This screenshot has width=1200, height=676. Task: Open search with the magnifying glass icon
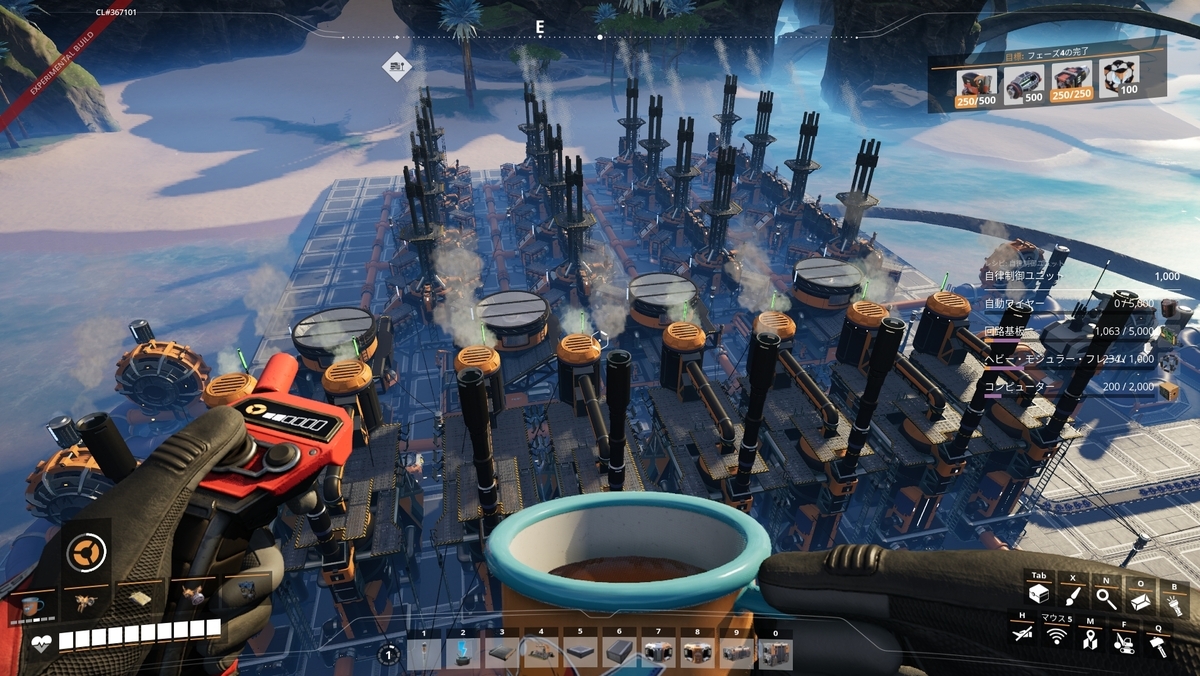(1105, 598)
